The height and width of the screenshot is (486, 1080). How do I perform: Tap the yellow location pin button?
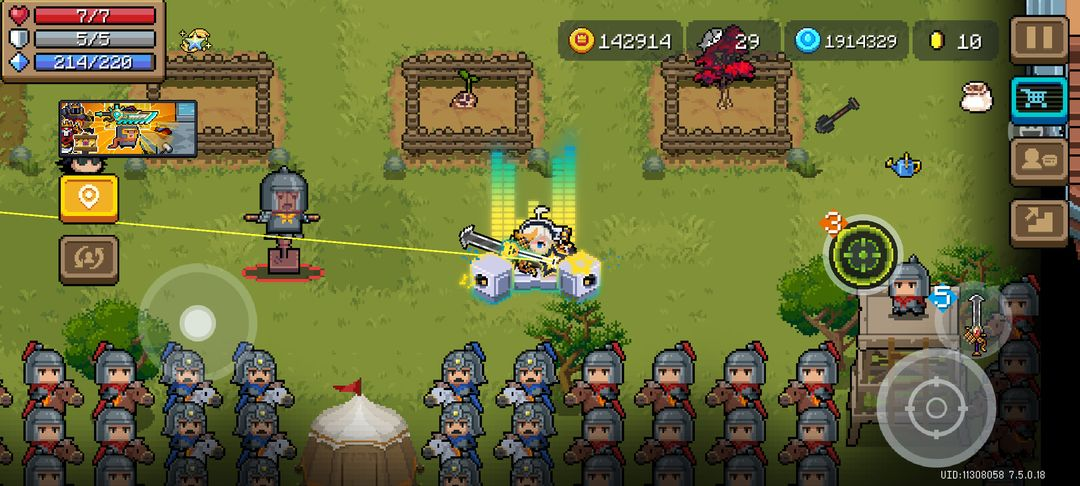coord(89,197)
